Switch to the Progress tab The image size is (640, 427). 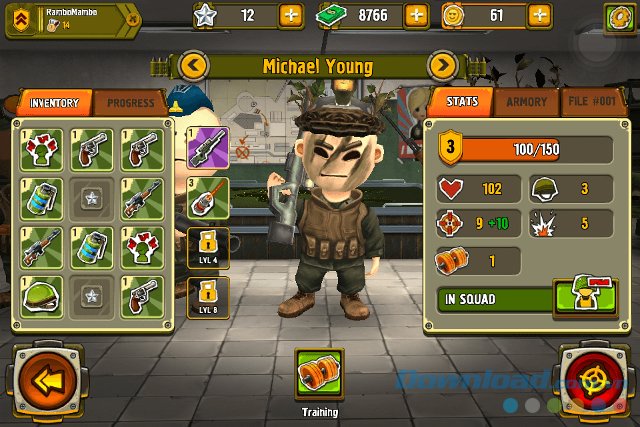click(x=131, y=103)
